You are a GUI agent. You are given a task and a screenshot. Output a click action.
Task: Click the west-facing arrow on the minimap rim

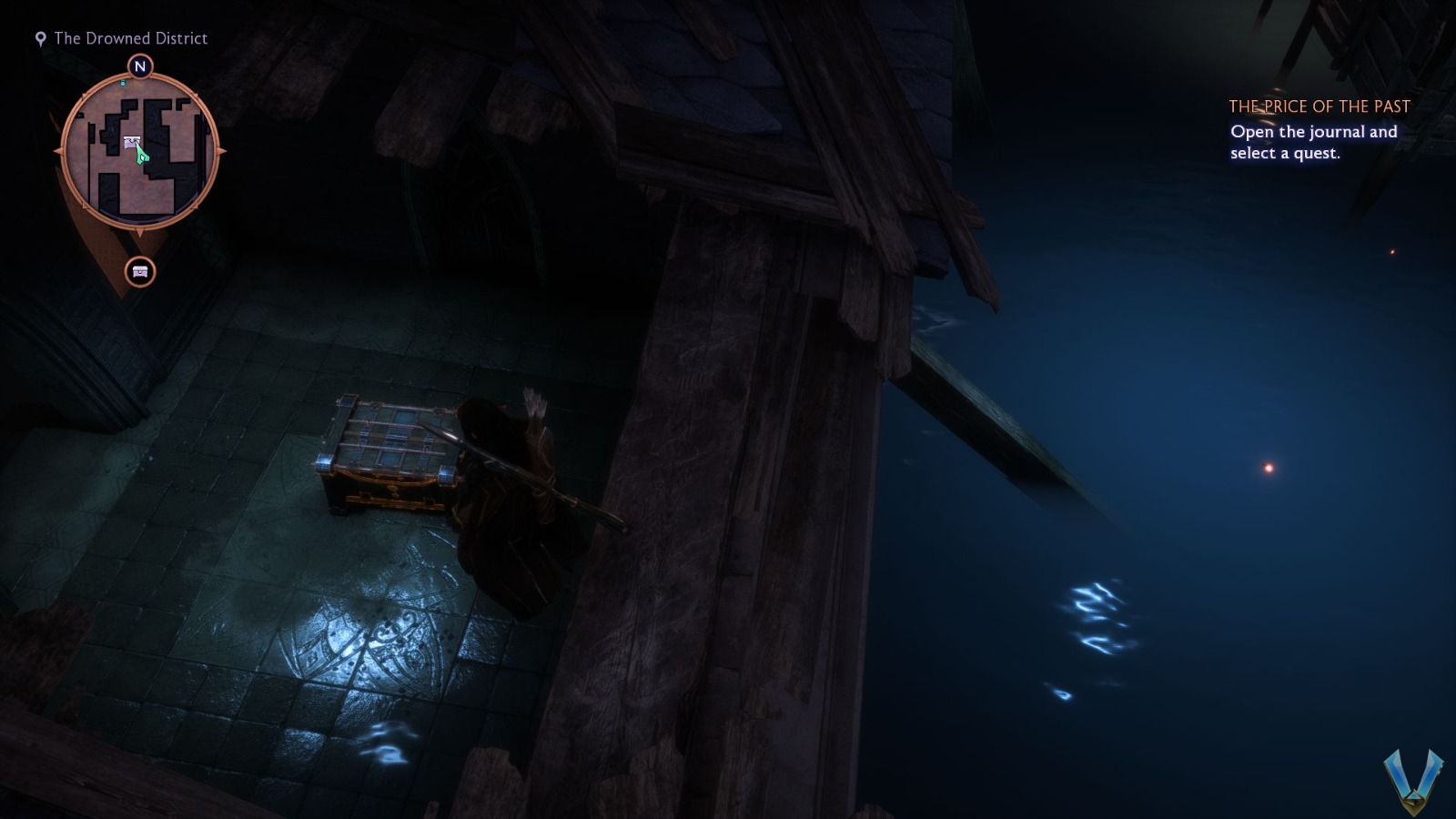(59, 151)
